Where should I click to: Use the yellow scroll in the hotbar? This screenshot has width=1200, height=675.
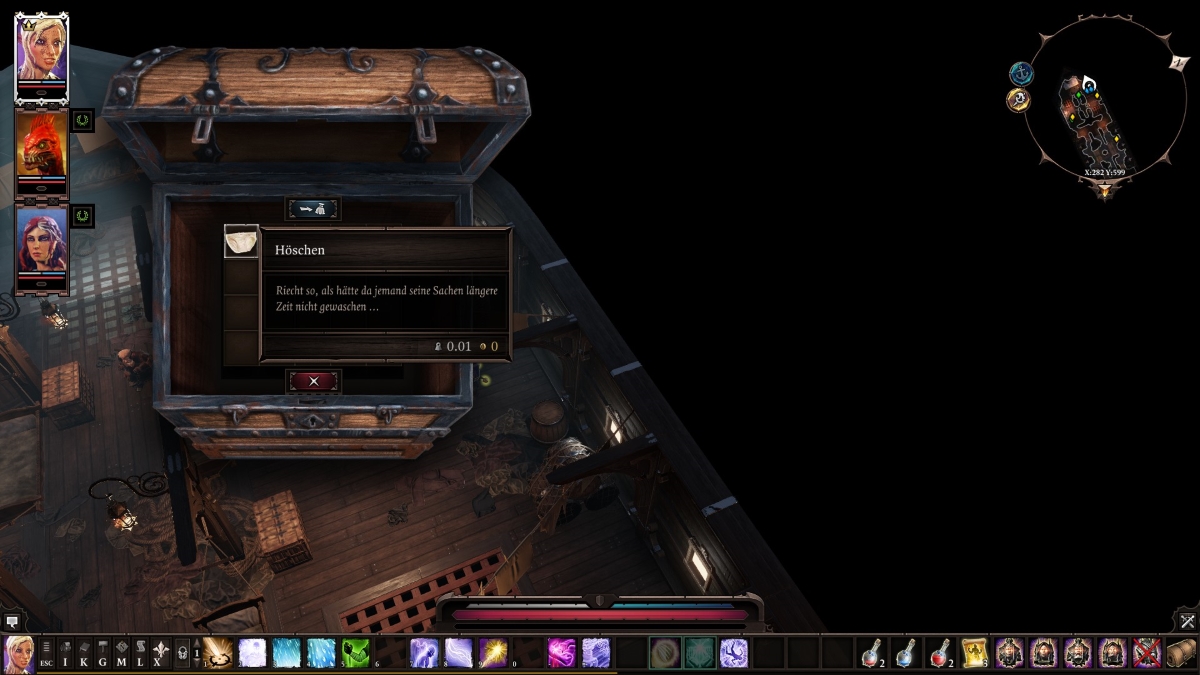tap(975, 653)
